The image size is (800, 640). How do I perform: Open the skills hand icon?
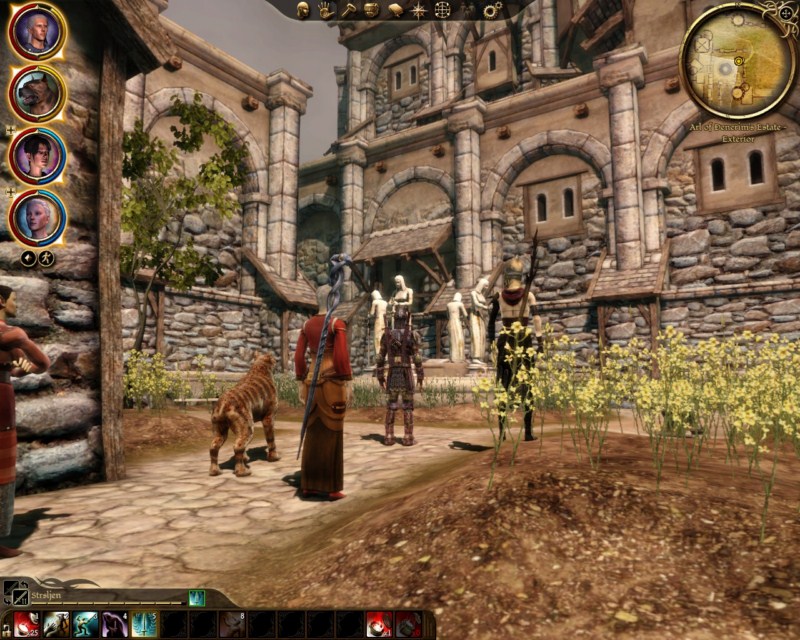pos(326,10)
